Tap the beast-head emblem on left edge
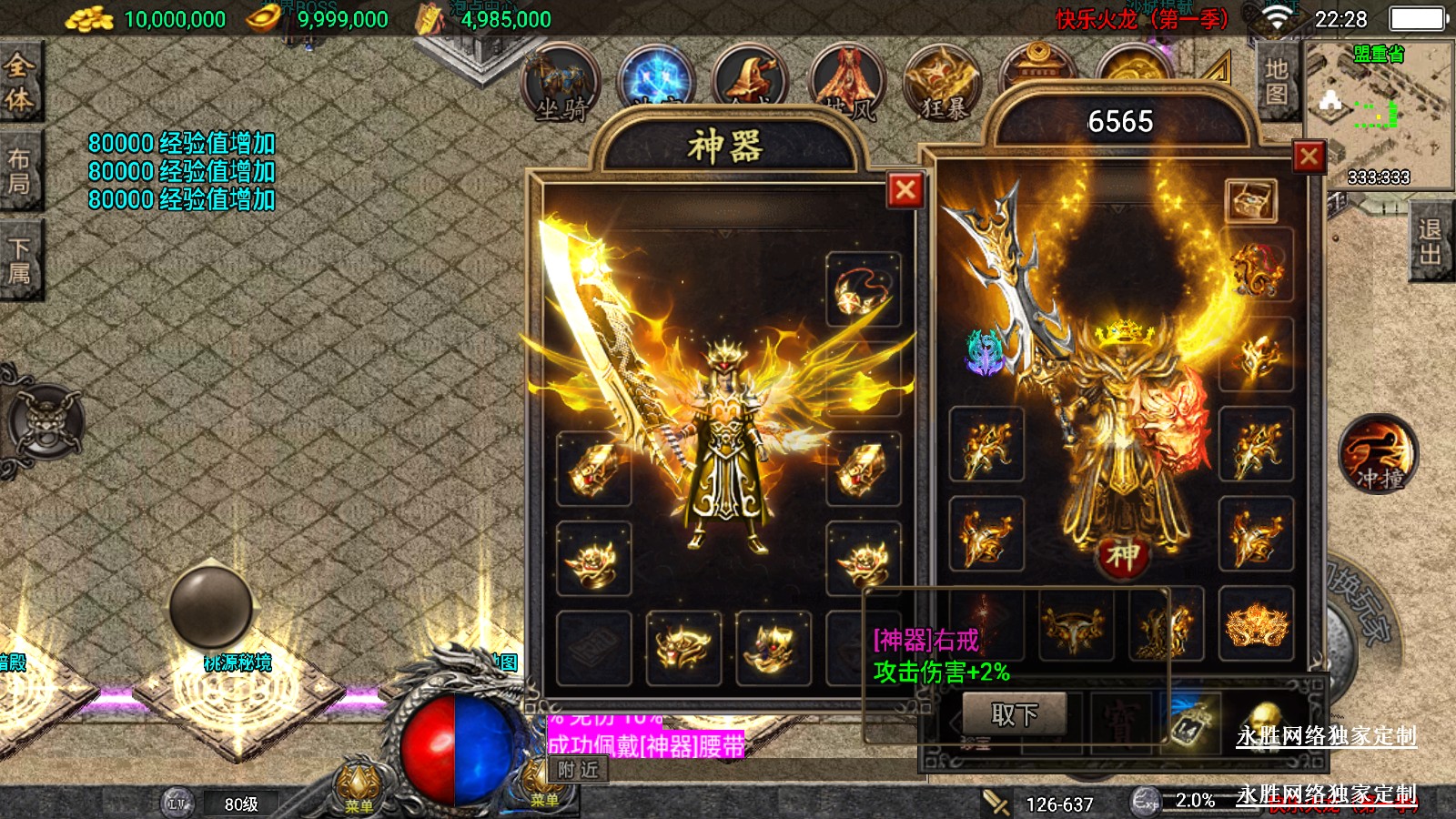 click(45, 423)
